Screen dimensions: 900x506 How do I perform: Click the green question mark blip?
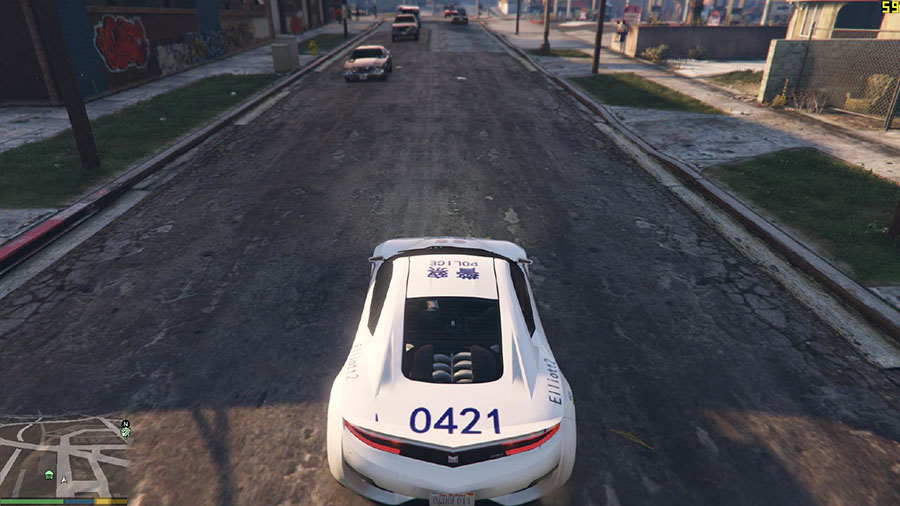125,434
